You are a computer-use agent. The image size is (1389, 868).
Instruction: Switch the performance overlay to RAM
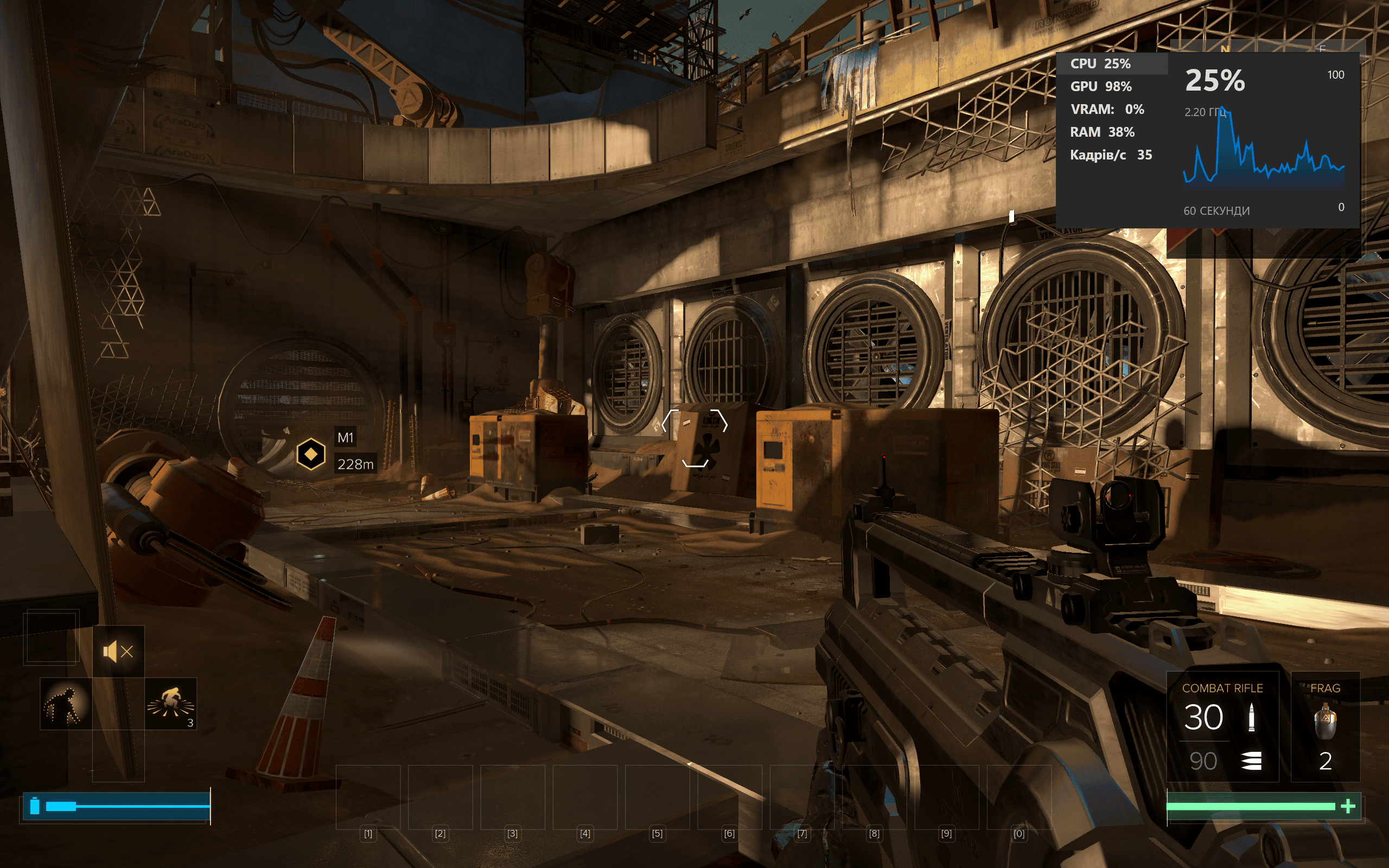pyautogui.click(x=1101, y=132)
